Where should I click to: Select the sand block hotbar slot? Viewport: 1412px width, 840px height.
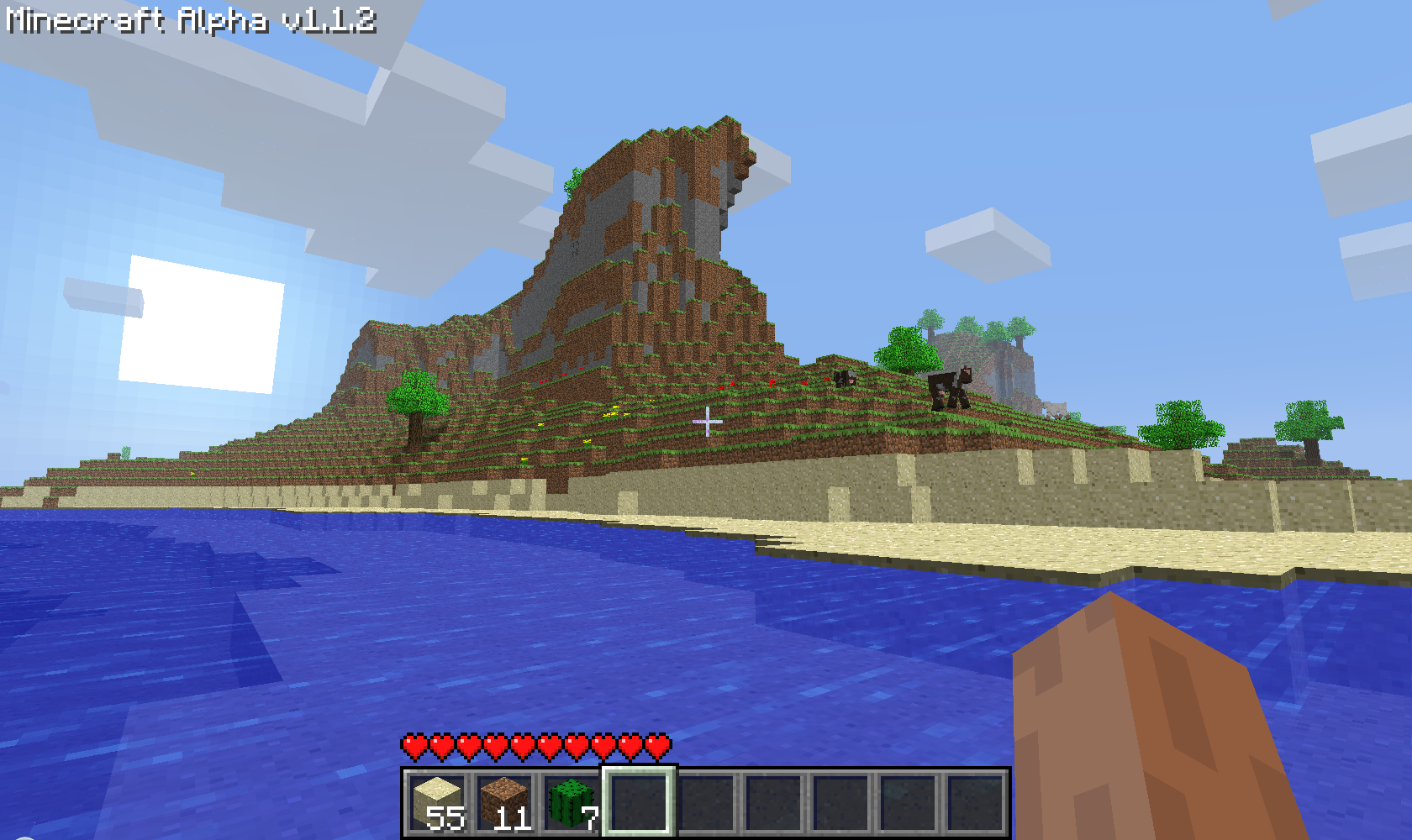click(x=437, y=802)
